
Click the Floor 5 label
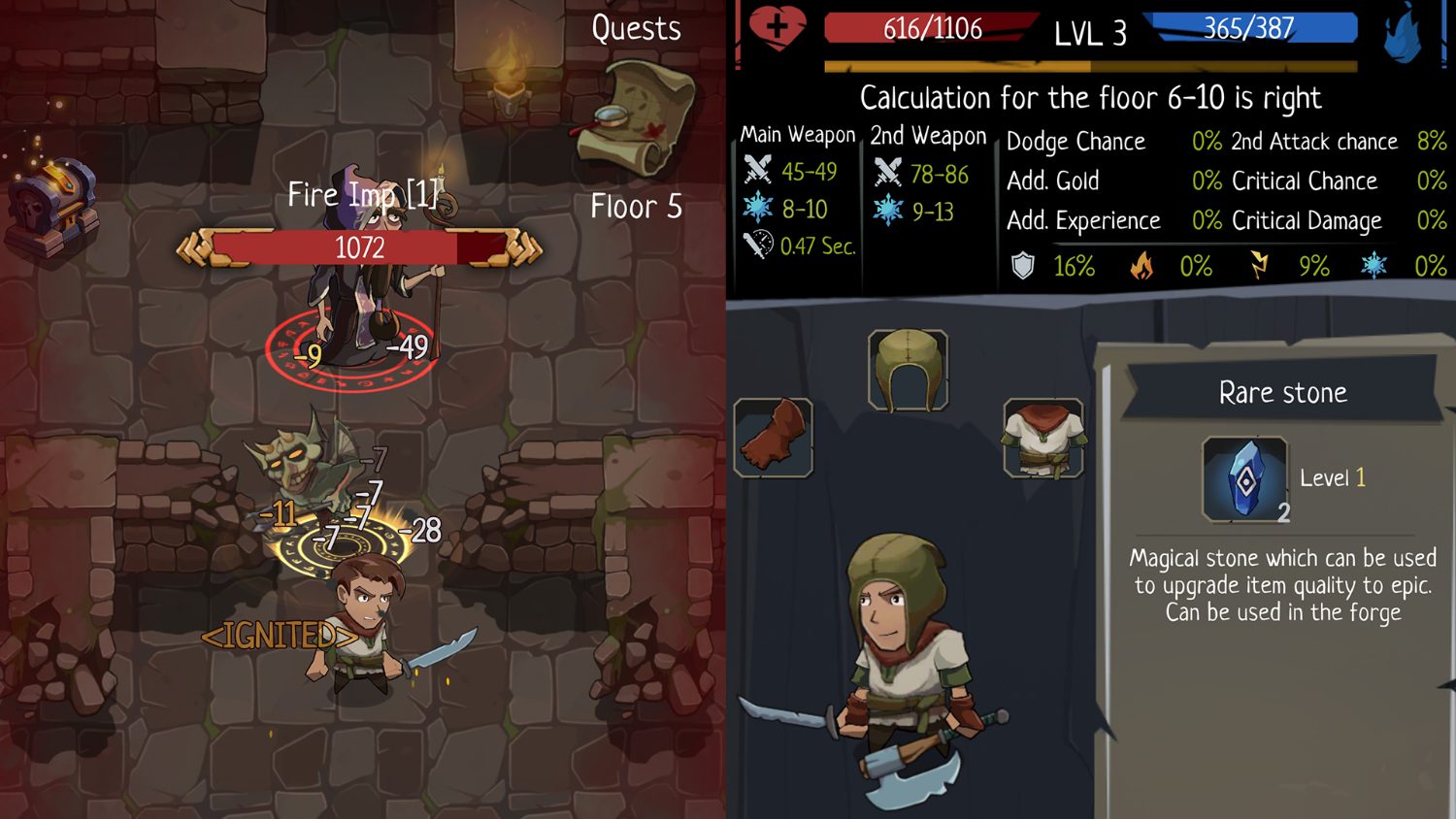(x=635, y=207)
